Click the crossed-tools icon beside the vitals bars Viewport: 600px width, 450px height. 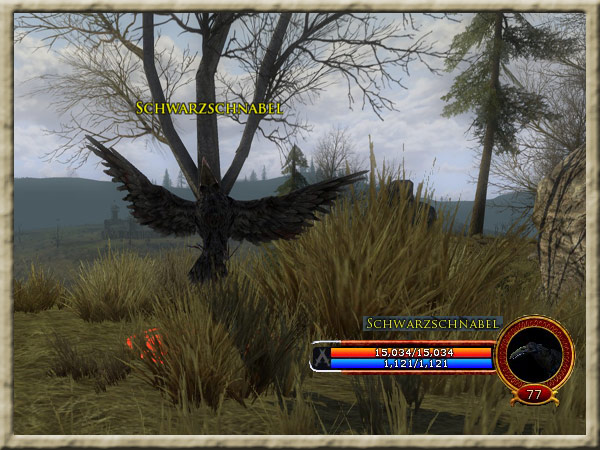click(321, 357)
